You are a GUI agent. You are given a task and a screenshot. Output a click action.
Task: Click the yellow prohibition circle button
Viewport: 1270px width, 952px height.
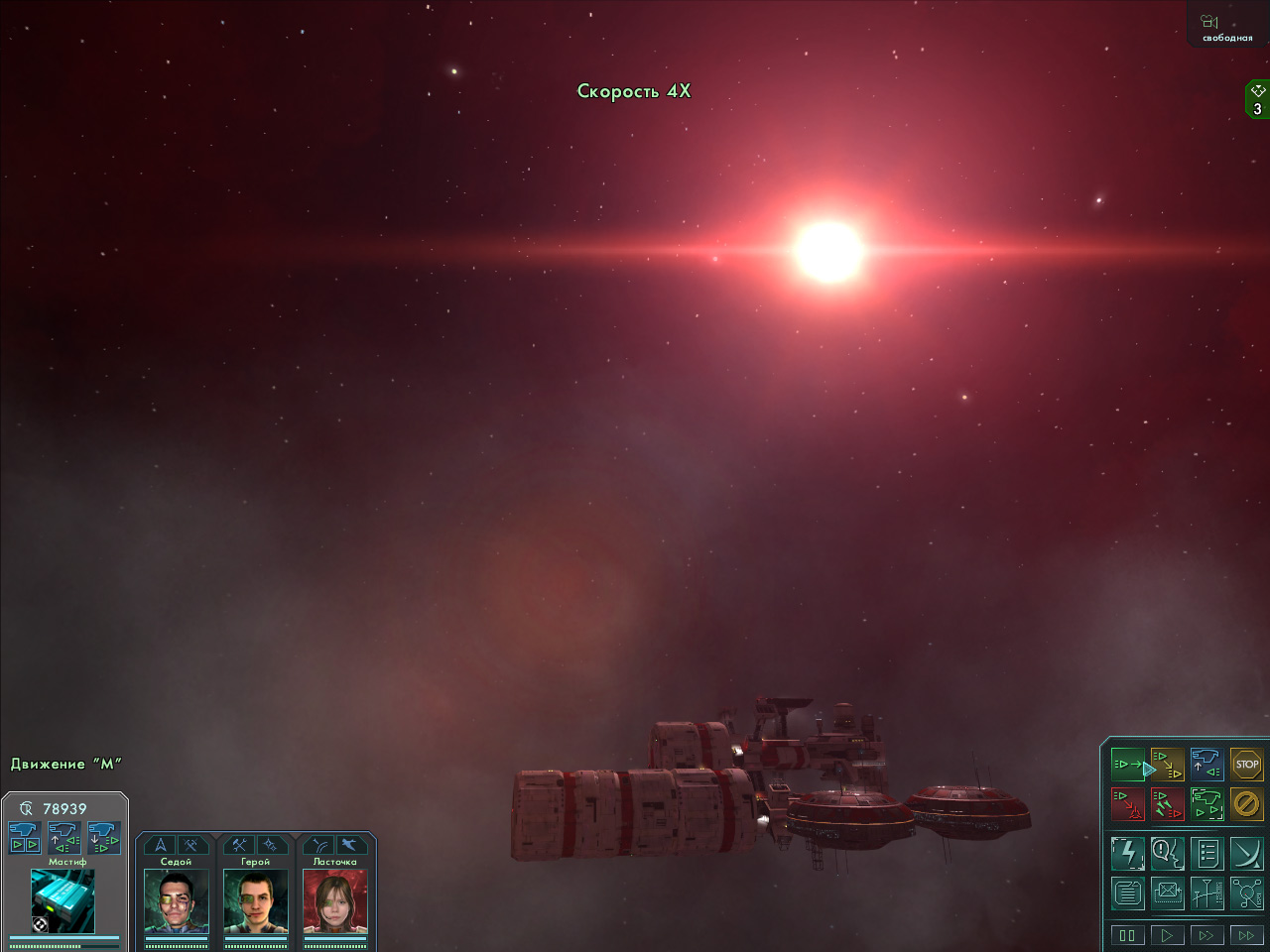1246,803
